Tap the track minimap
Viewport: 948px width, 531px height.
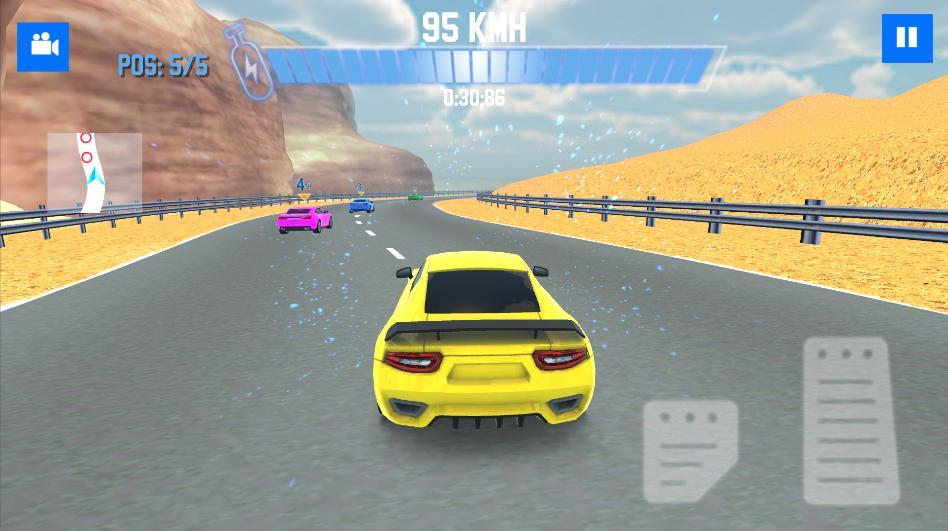(x=94, y=173)
